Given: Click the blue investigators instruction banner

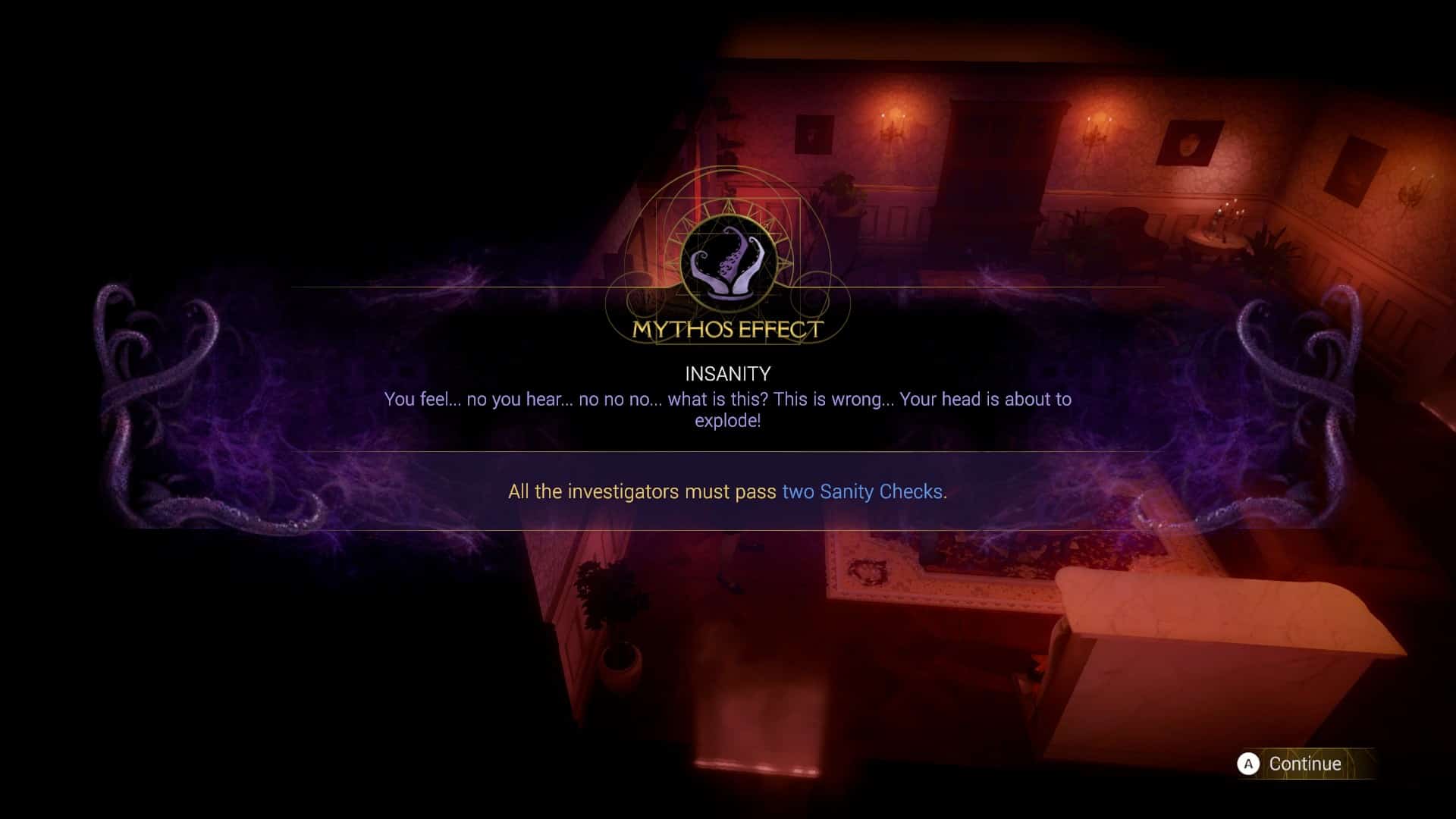Looking at the screenshot, I should coord(726,491).
